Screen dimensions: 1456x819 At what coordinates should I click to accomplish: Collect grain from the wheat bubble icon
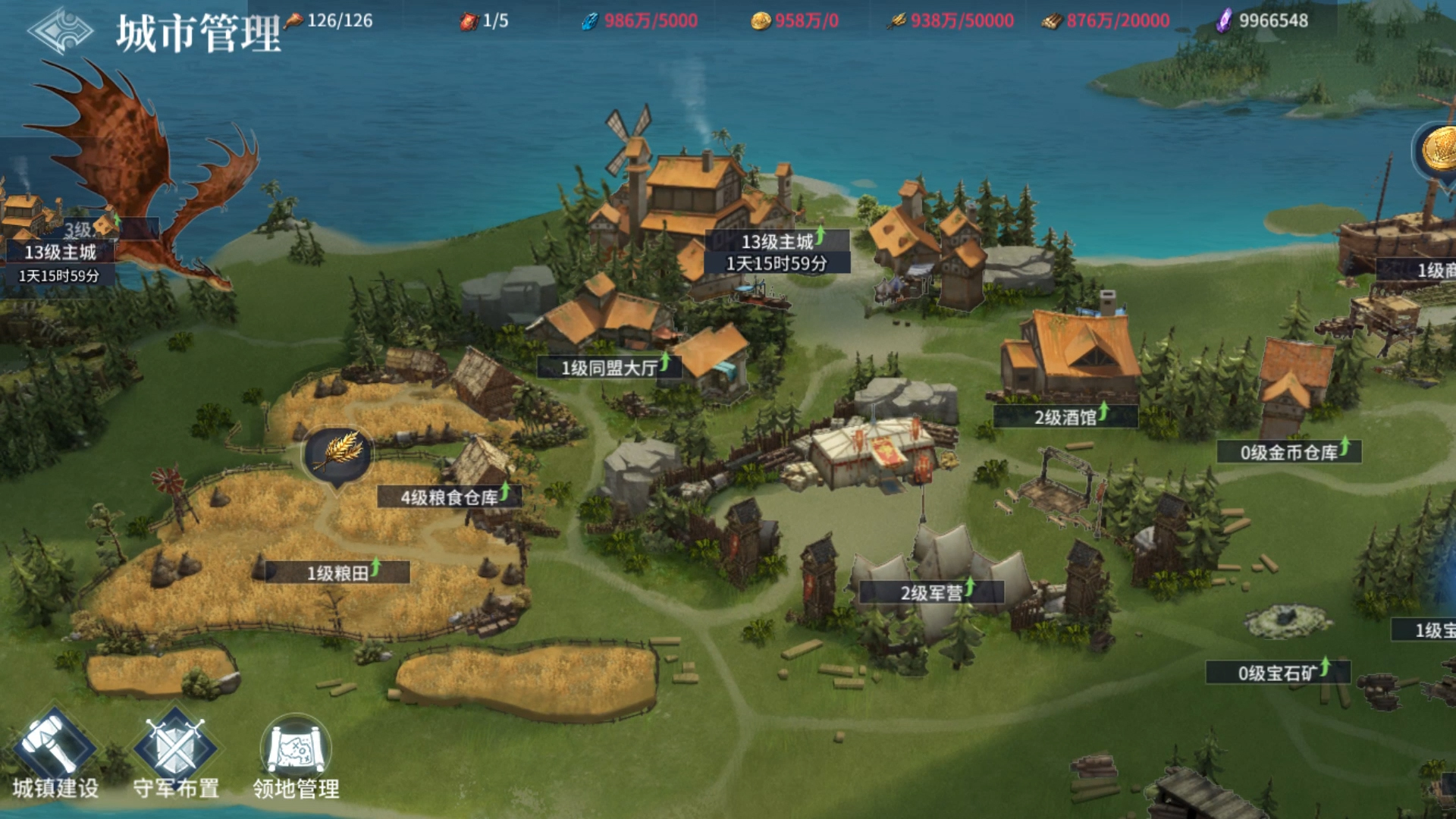[x=339, y=454]
